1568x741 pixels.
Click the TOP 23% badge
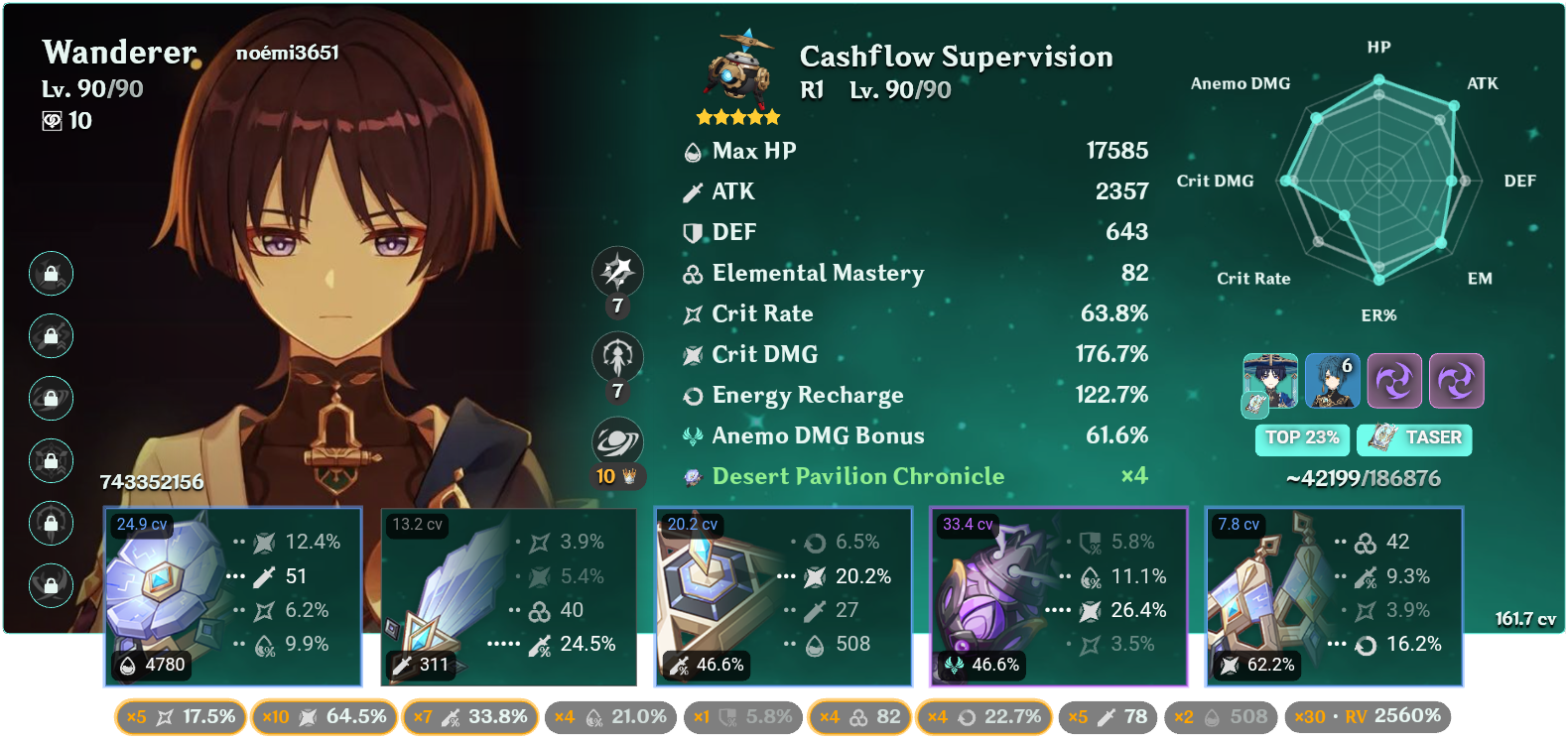point(1302,438)
